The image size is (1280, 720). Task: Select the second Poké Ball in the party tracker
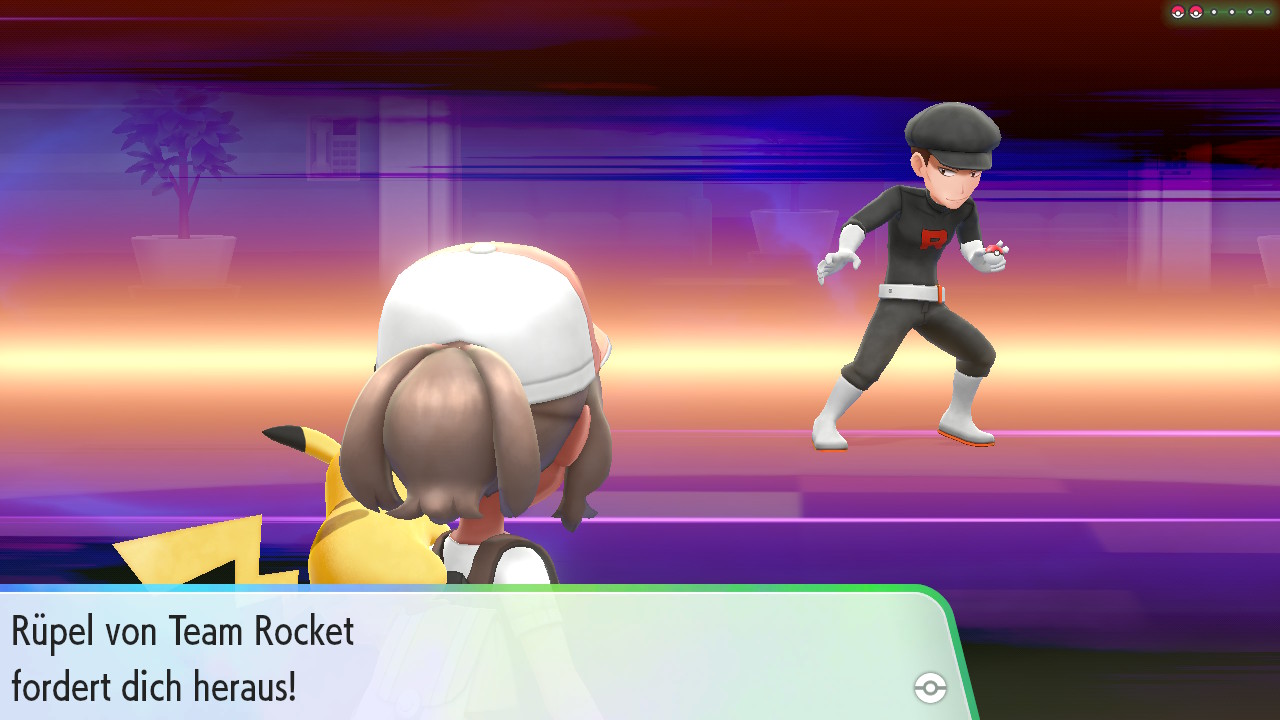pyautogui.click(x=1196, y=12)
